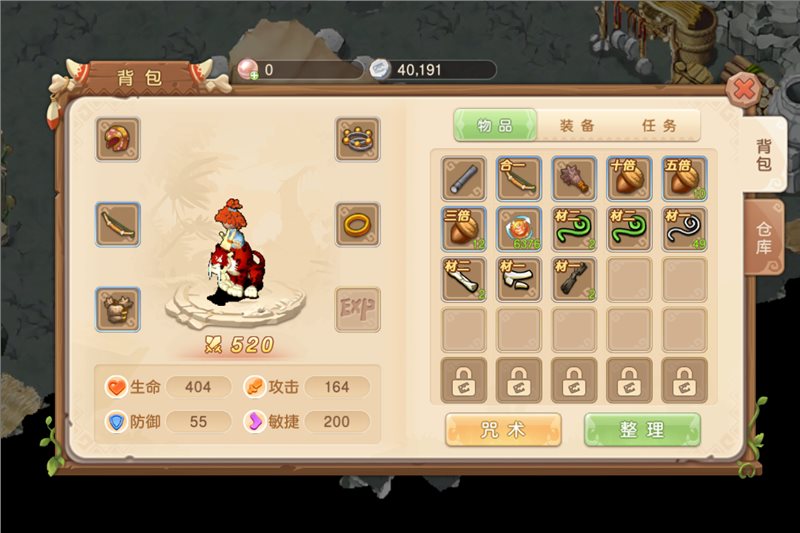The image size is (800, 533).
Task: Tap the 咒术 spell button
Action: 503,430
